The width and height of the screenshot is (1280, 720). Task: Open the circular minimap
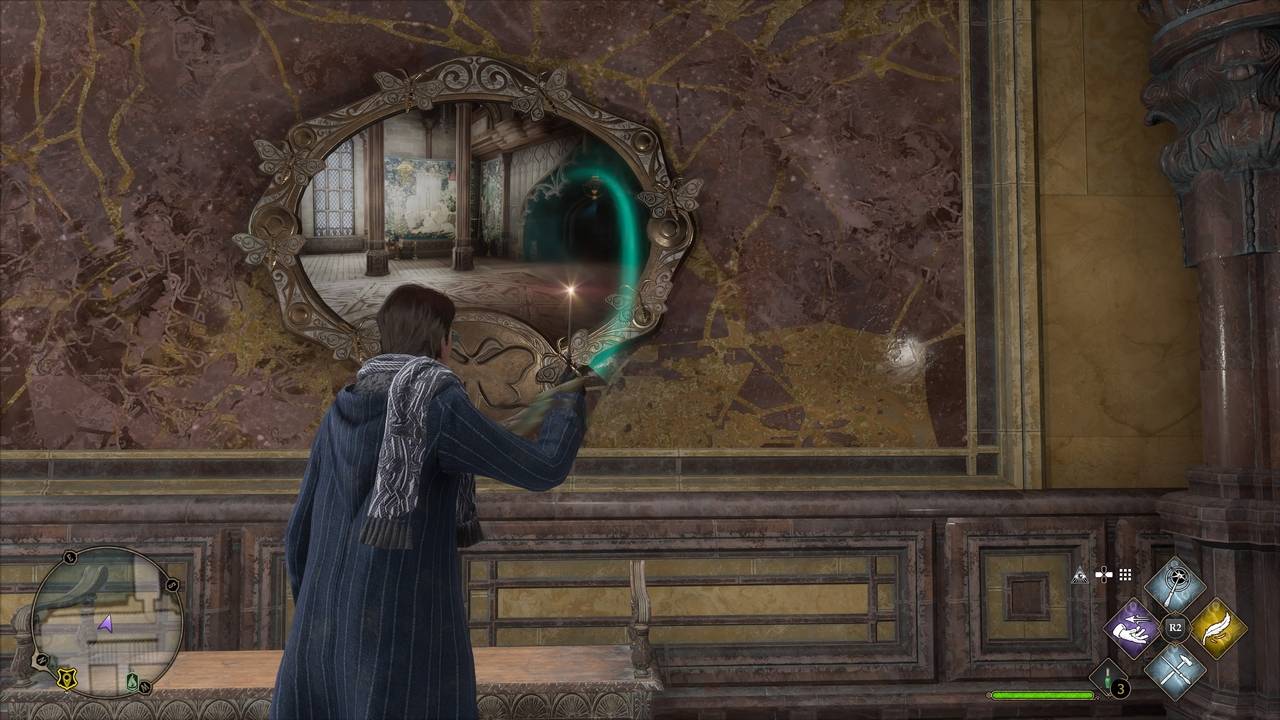tap(106, 621)
